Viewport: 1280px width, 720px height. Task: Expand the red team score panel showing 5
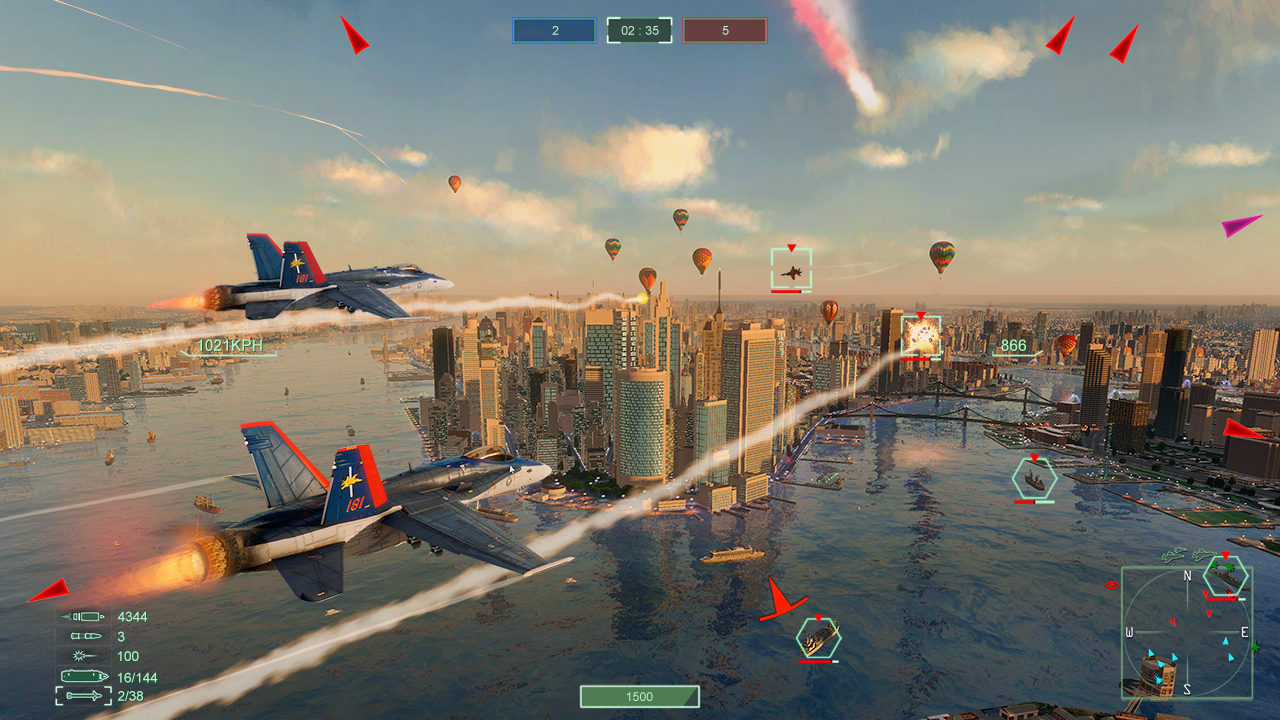tap(723, 30)
